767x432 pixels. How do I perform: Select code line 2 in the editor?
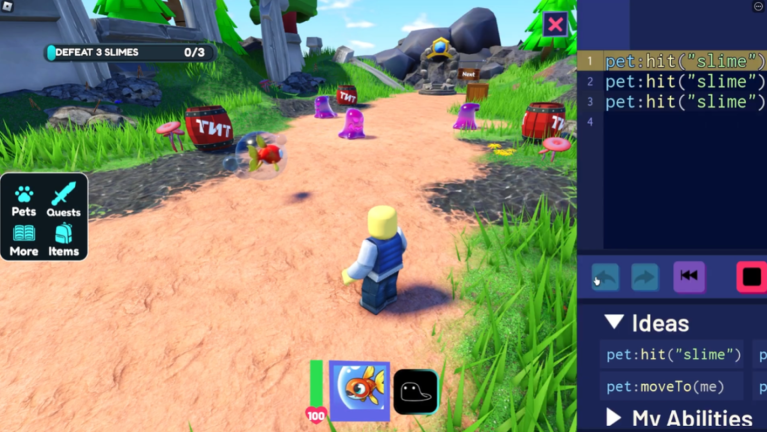click(677, 82)
